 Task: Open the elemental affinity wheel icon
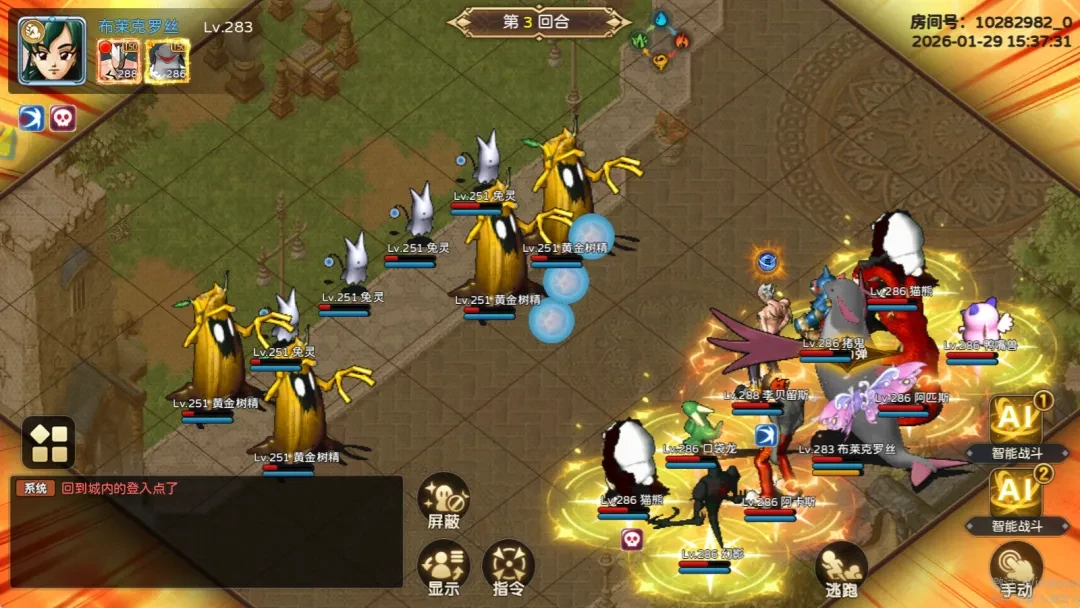[660, 41]
